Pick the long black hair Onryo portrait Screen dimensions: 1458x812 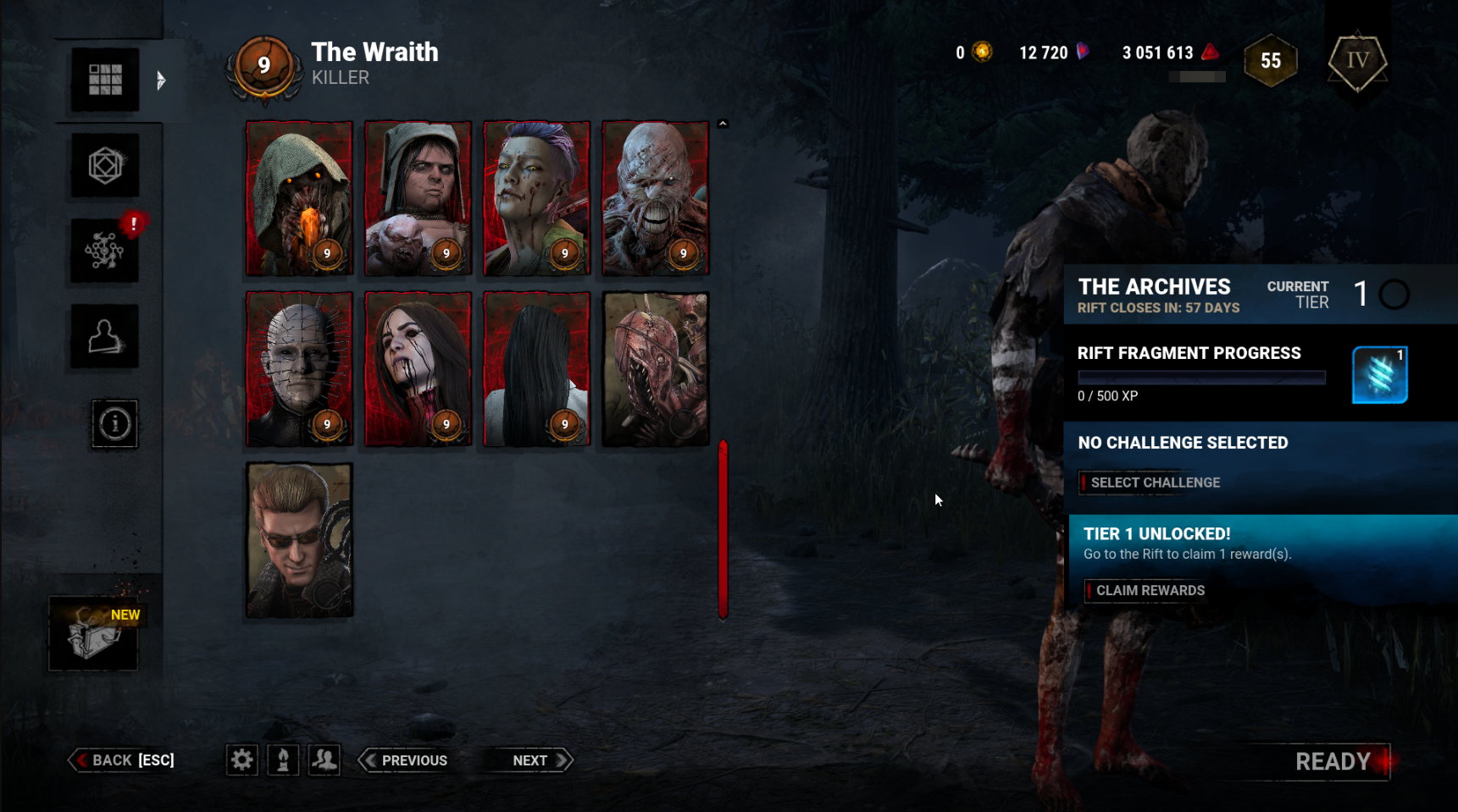click(x=536, y=369)
